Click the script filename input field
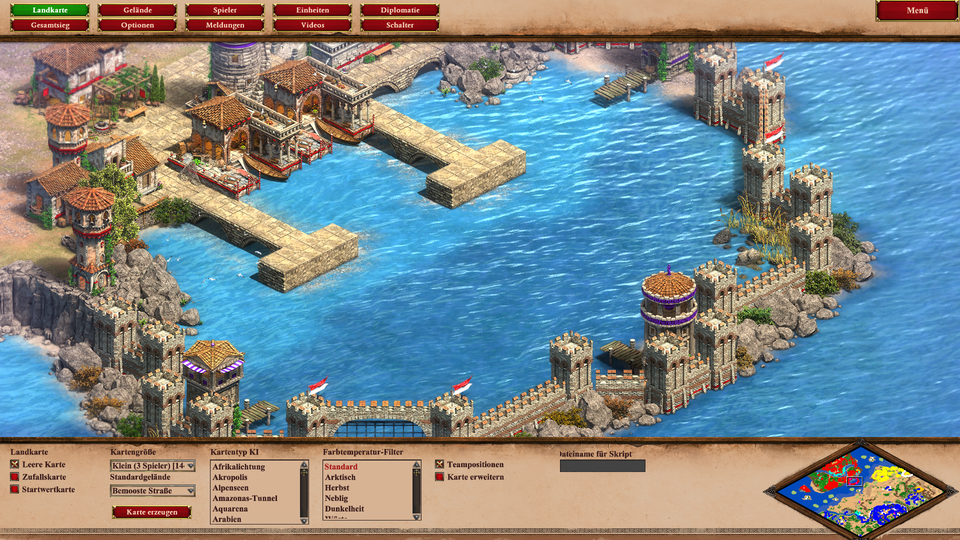Image resolution: width=960 pixels, height=540 pixels. pos(602,466)
